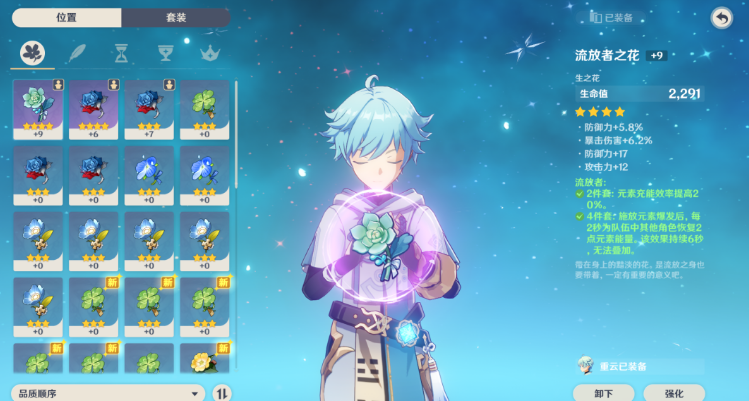Show hourglass artifacts category
Image resolution: width=749 pixels, height=401 pixels.
pos(121,52)
